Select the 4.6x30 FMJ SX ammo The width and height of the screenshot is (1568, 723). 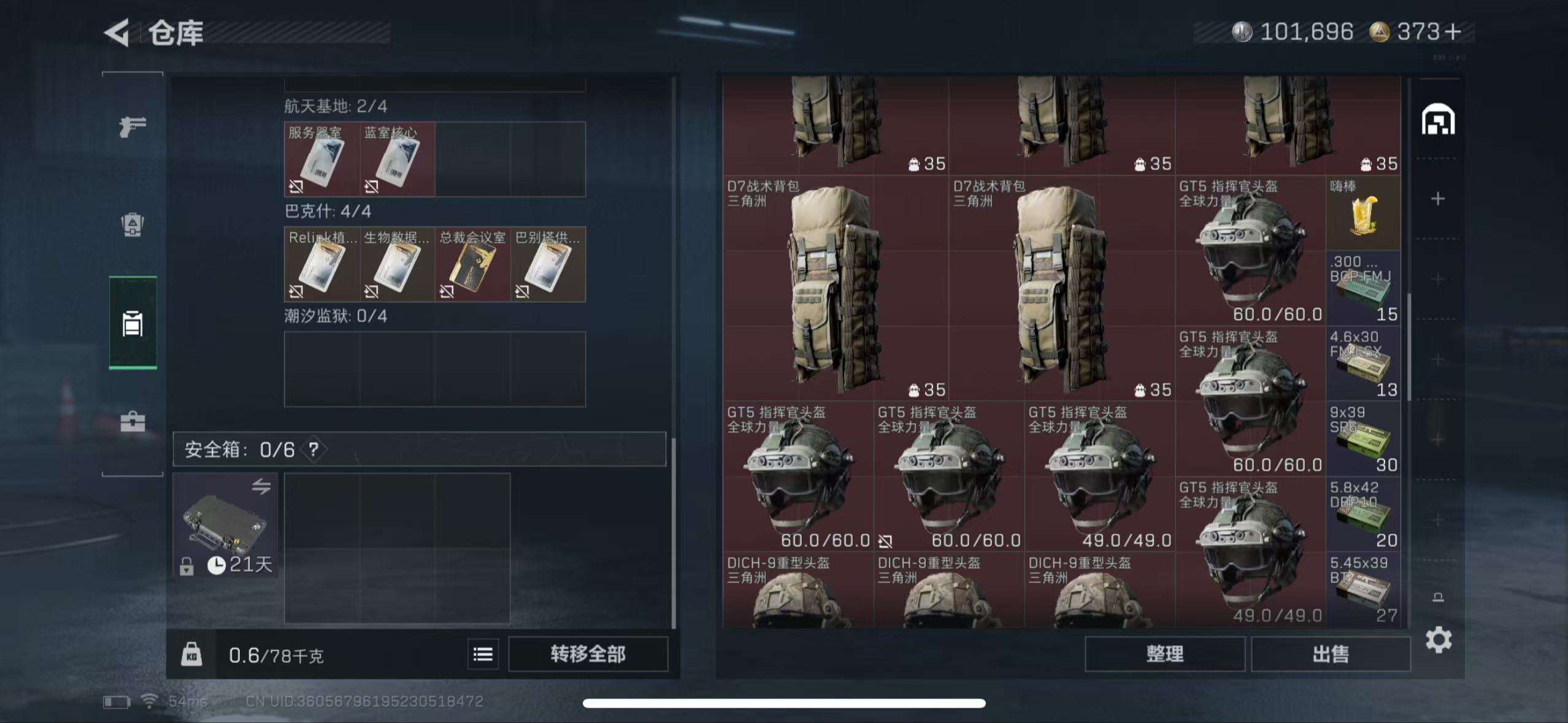[1362, 364]
